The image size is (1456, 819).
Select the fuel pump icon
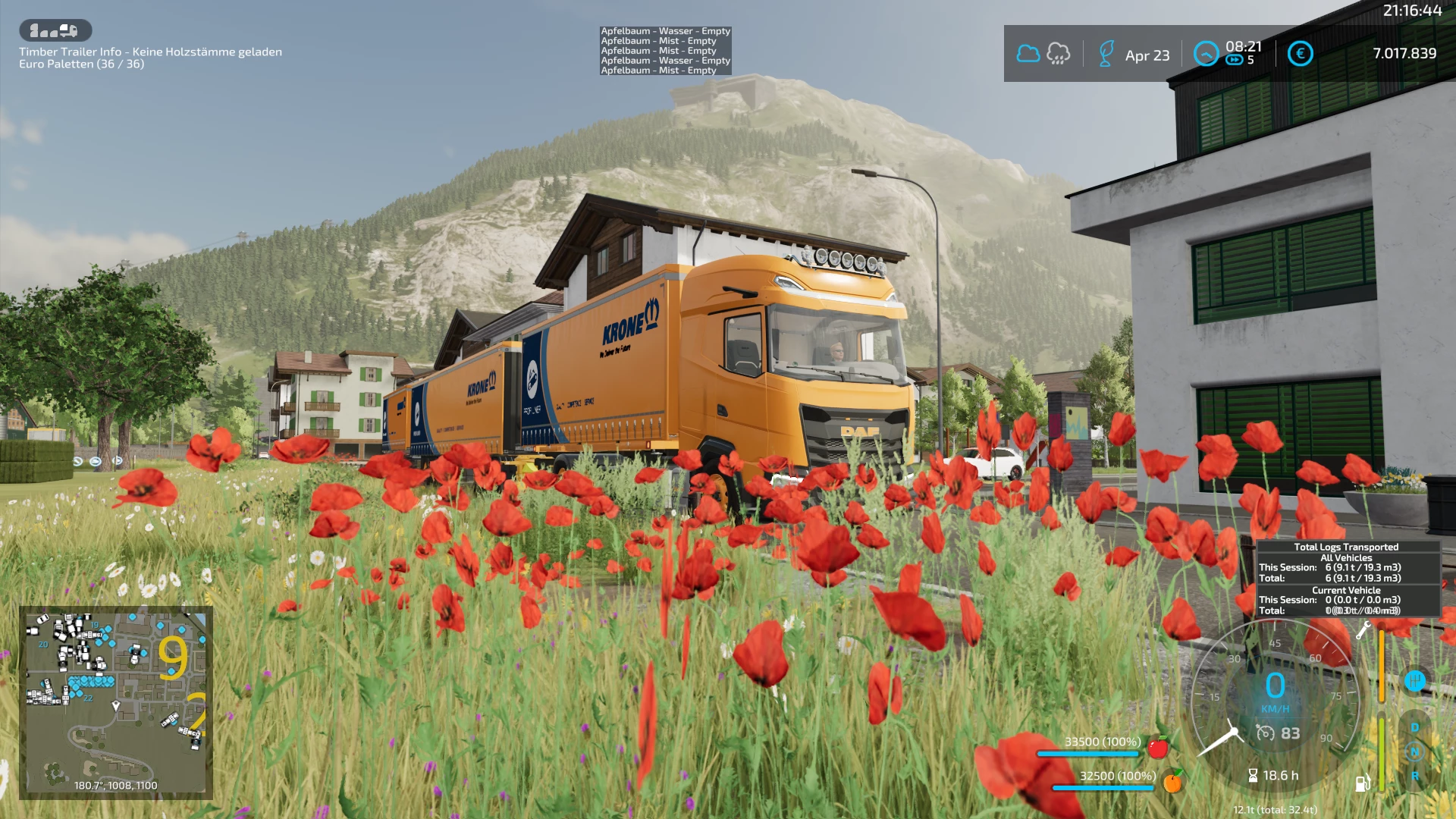[1362, 783]
